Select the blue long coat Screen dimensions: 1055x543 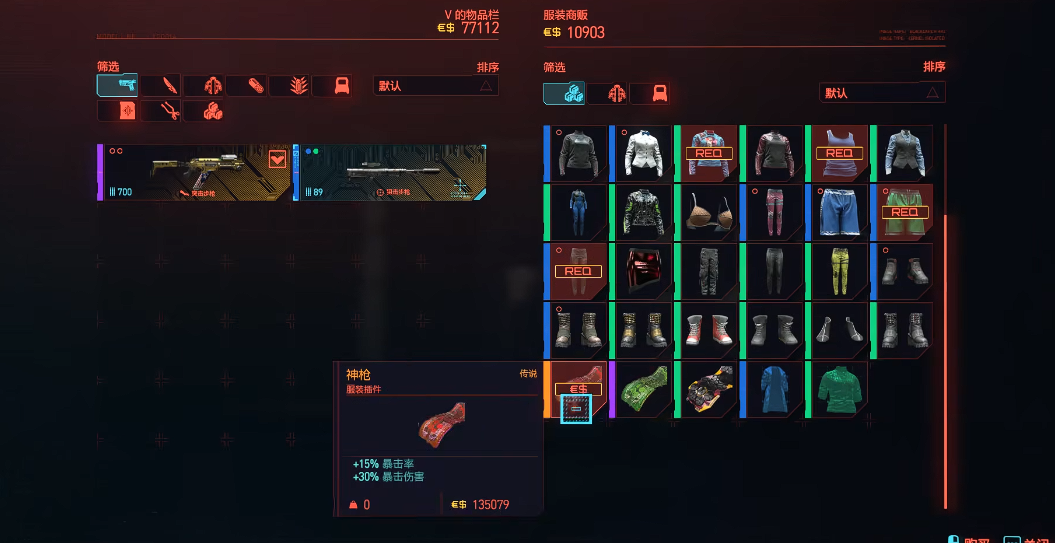click(x=774, y=390)
